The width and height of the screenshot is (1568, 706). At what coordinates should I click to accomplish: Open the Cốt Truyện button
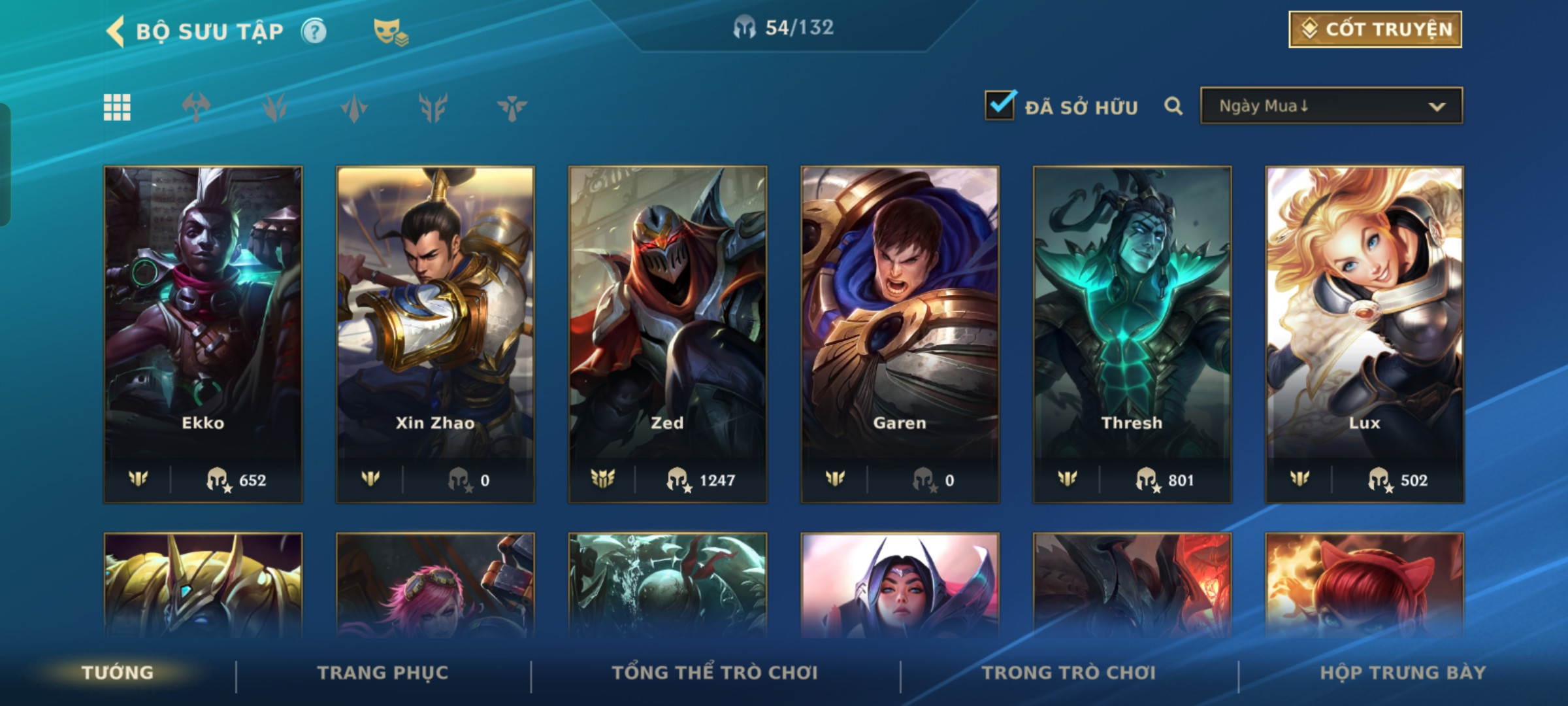point(1375,29)
